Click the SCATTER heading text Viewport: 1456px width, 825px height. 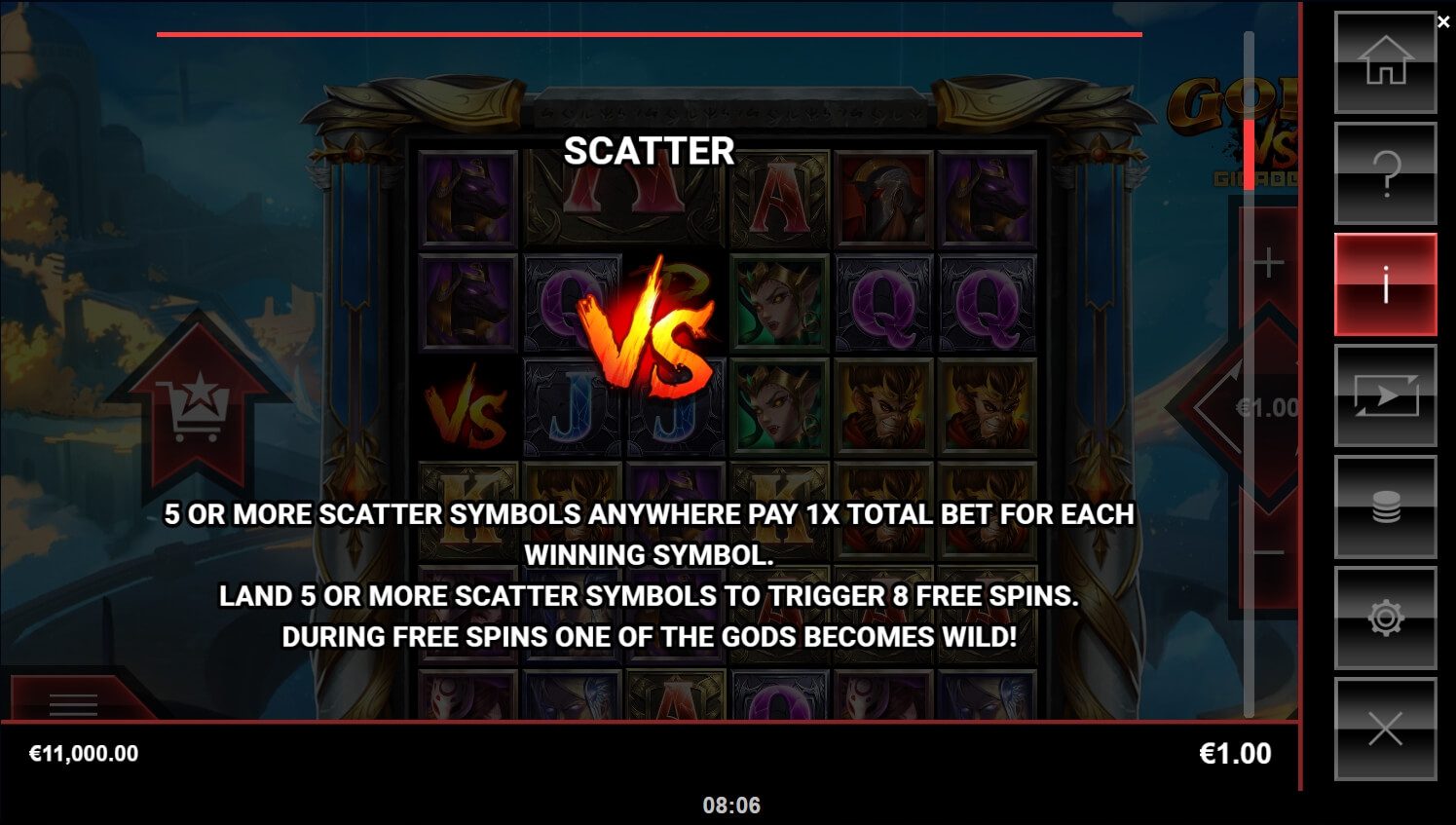[x=649, y=152]
